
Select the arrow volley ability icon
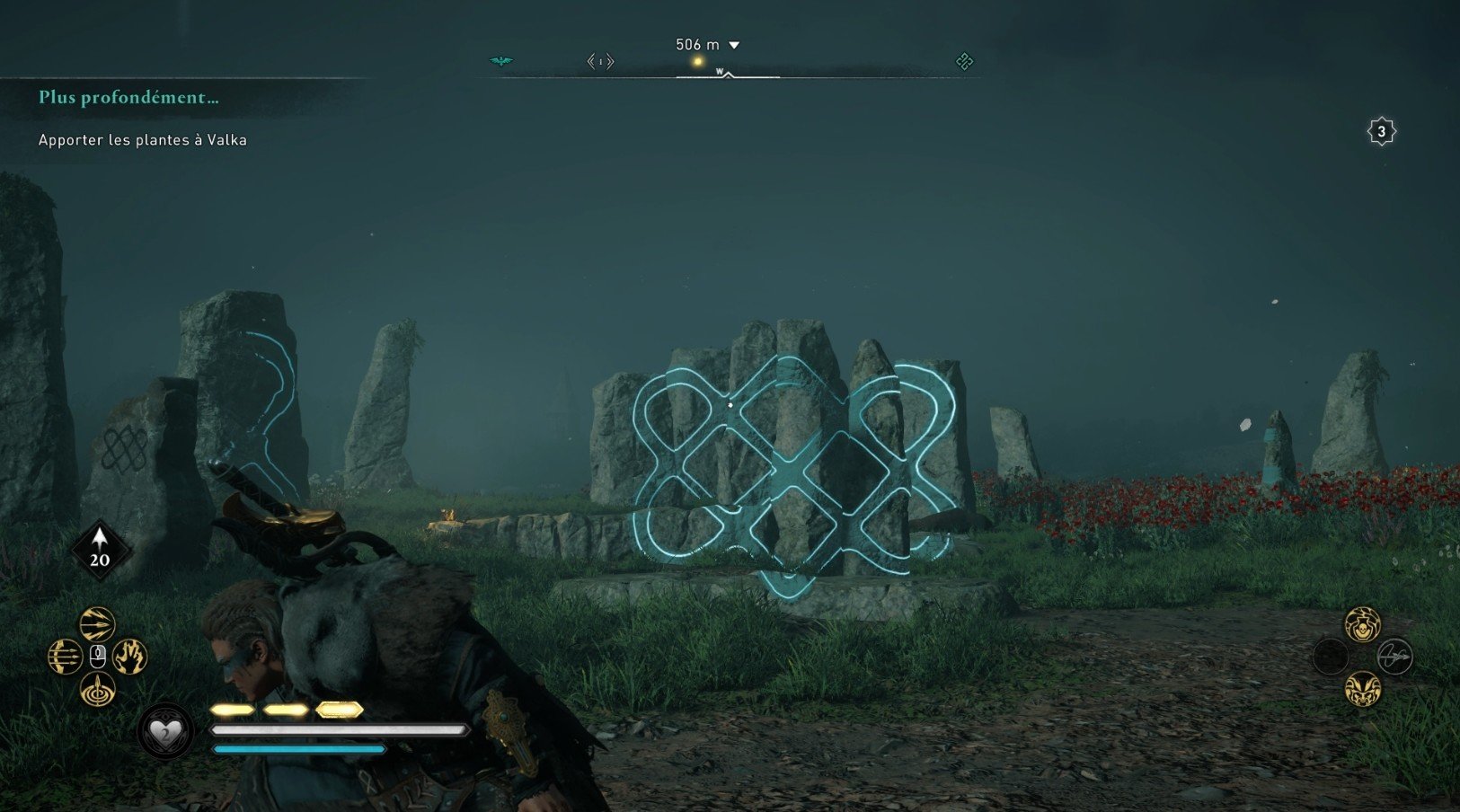tap(98, 624)
